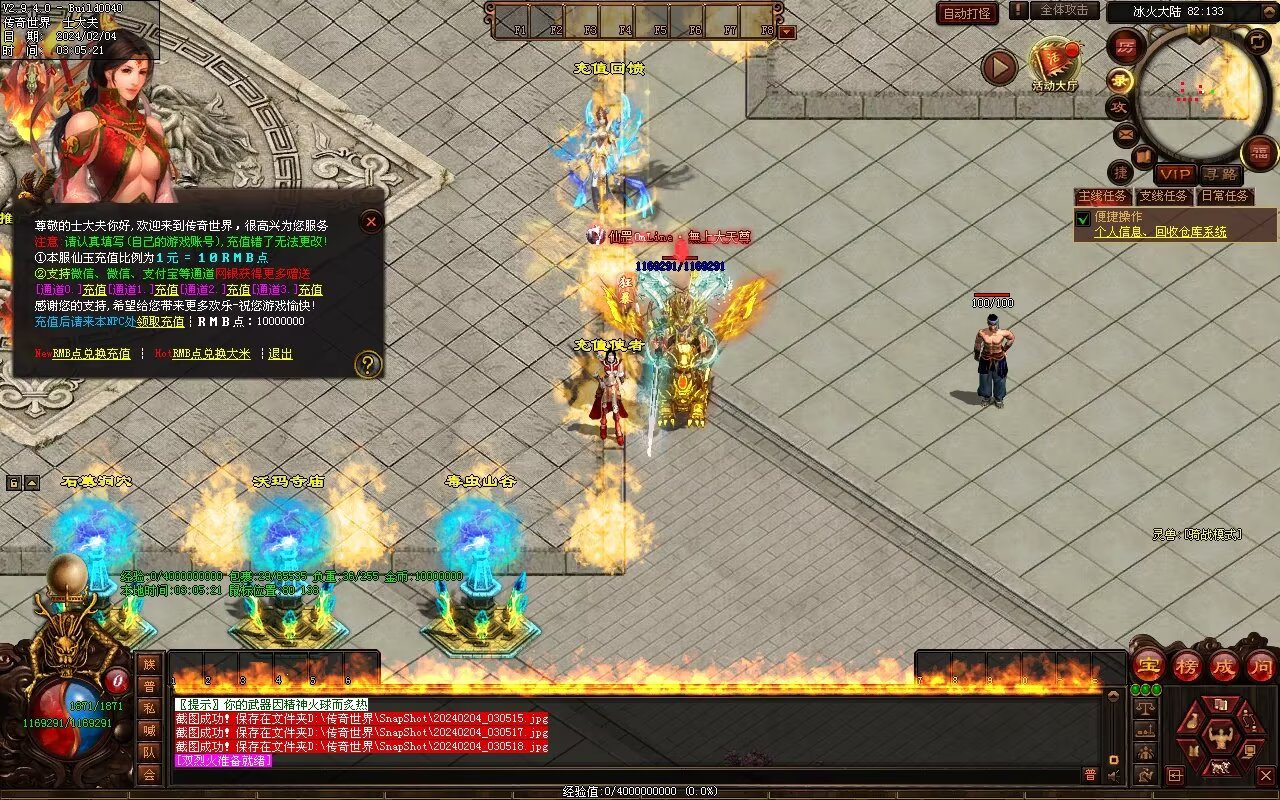Toggle the 自动打怪 auto-fight button
Image resolution: width=1280 pixels, height=800 pixels.
[x=967, y=13]
